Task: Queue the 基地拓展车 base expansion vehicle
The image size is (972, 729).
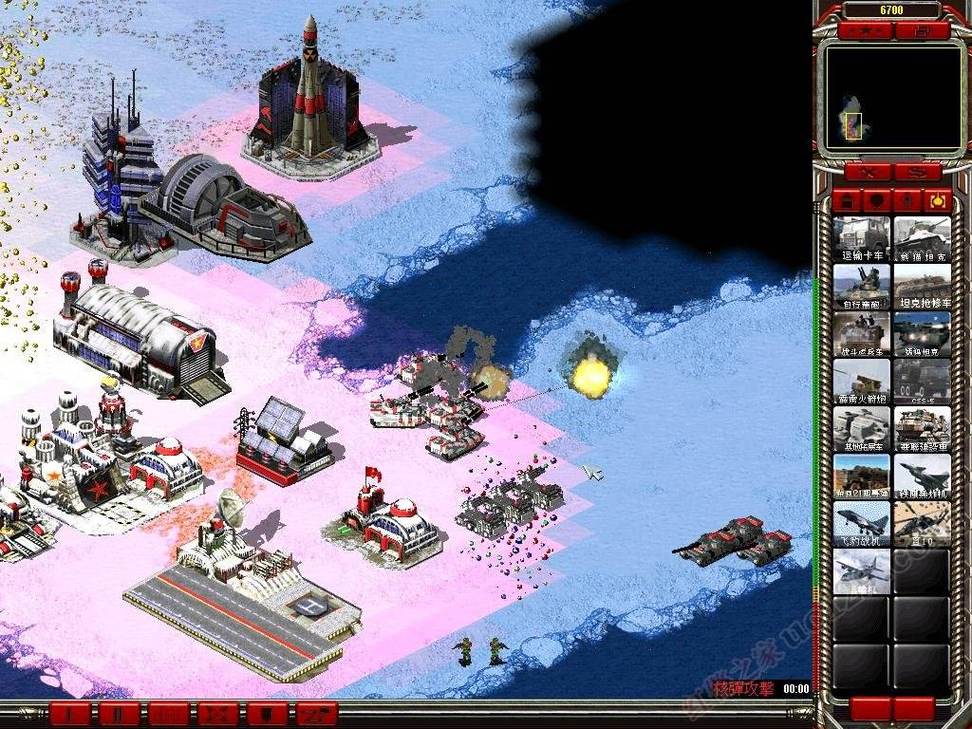Action: 862,429
